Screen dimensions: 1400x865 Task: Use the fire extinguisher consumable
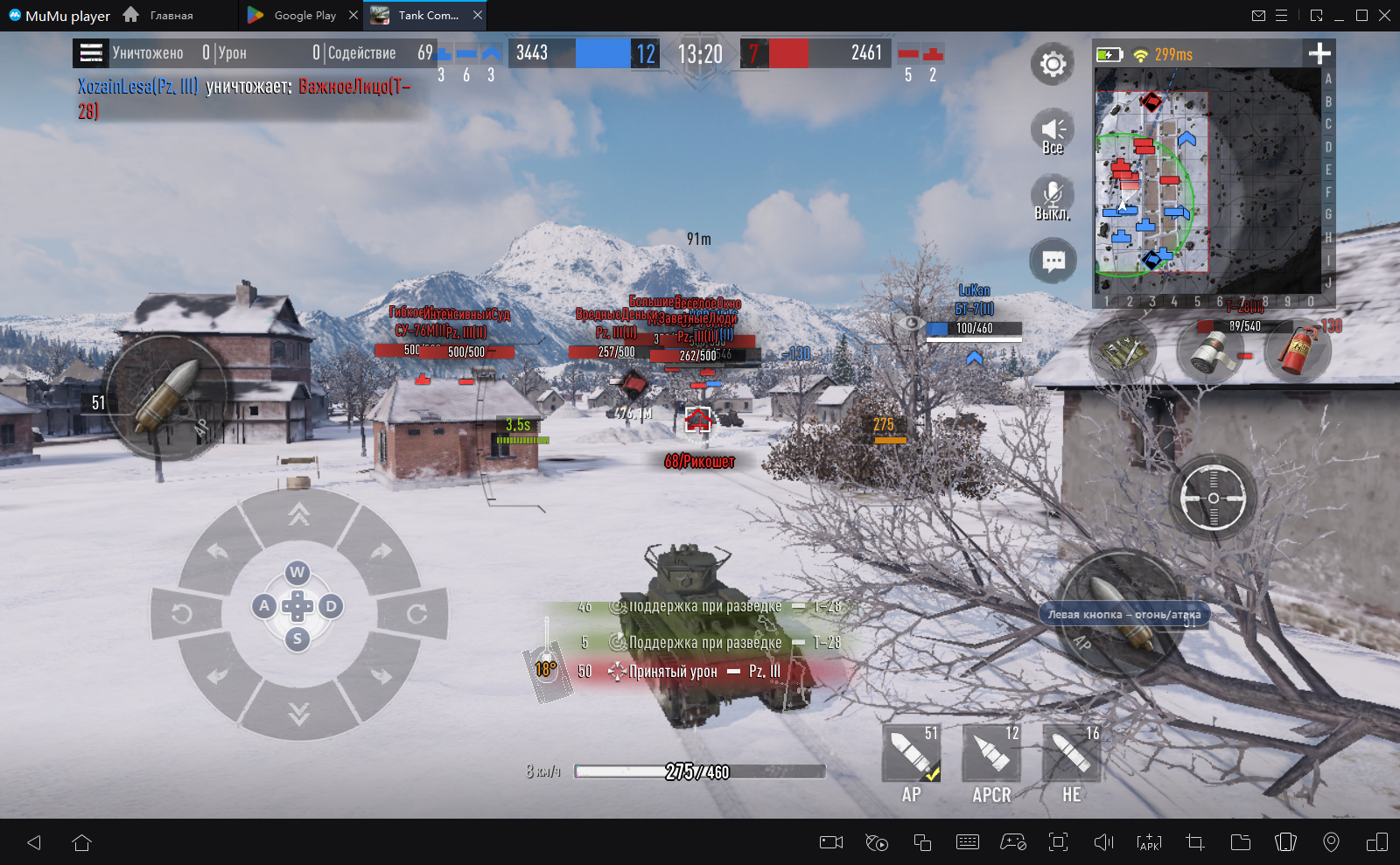[x=1298, y=351]
